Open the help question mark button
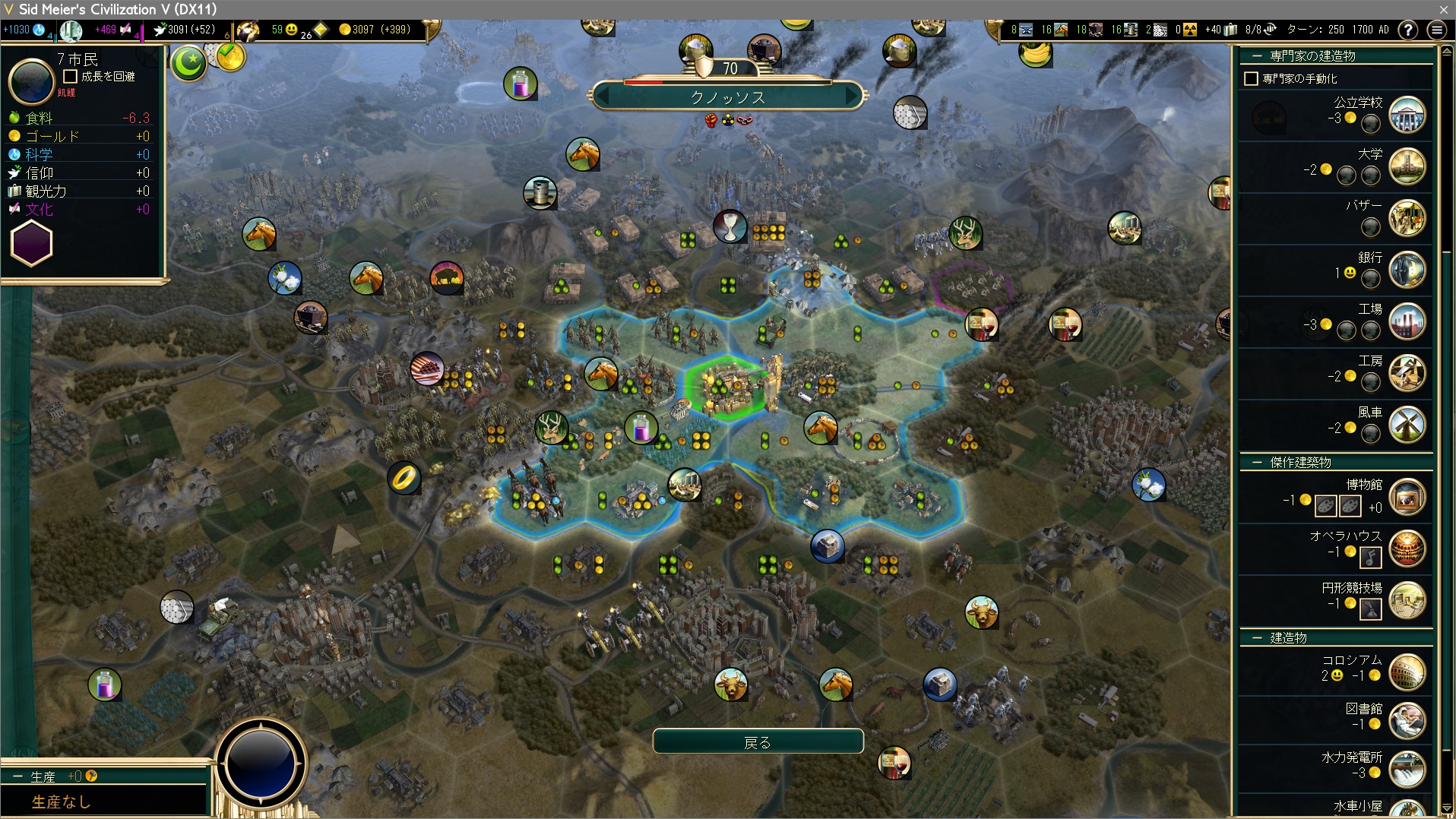This screenshot has width=1456, height=819. tap(1408, 30)
